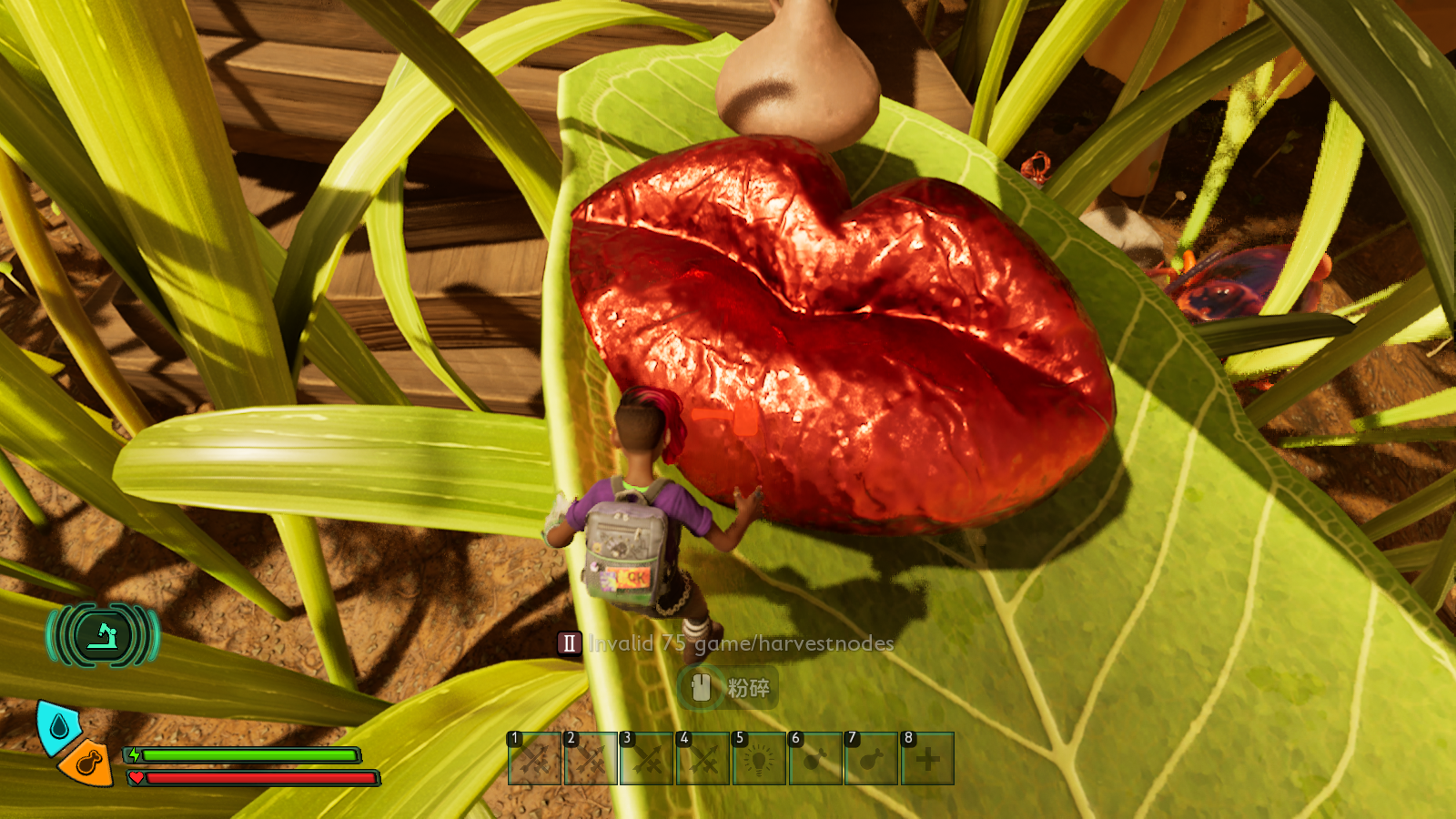Choose hotbar slot 2 weapon placeholder
Image resolution: width=1456 pixels, height=819 pixels.
pyautogui.click(x=591, y=759)
